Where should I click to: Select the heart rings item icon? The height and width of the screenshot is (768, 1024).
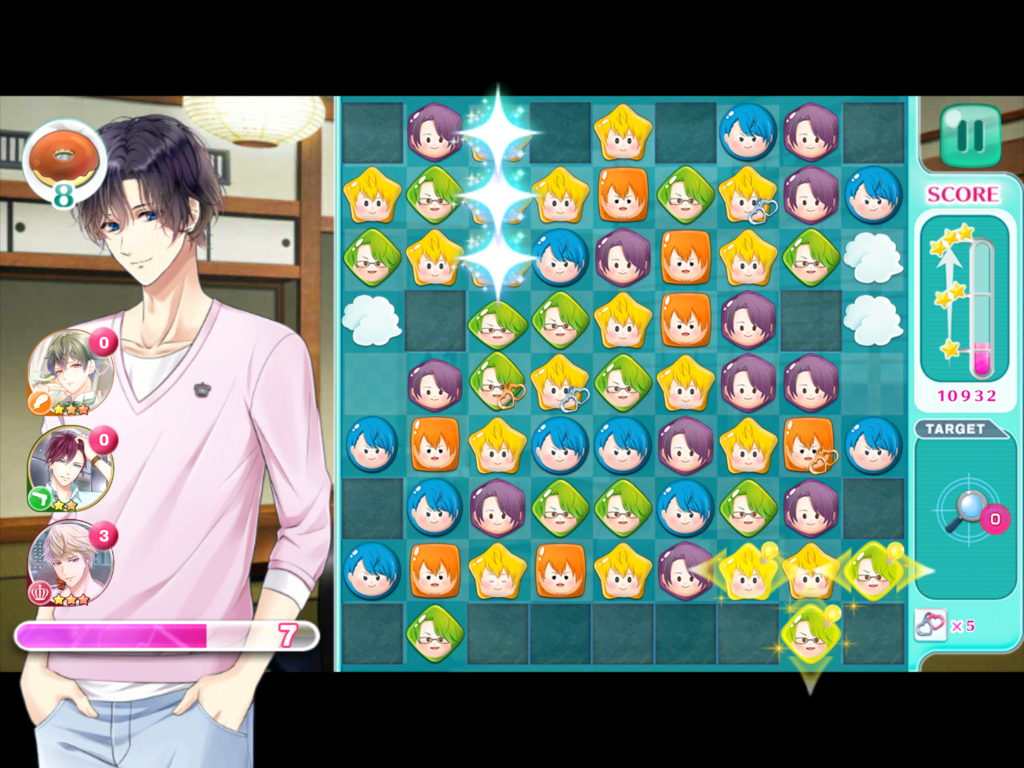[x=930, y=625]
